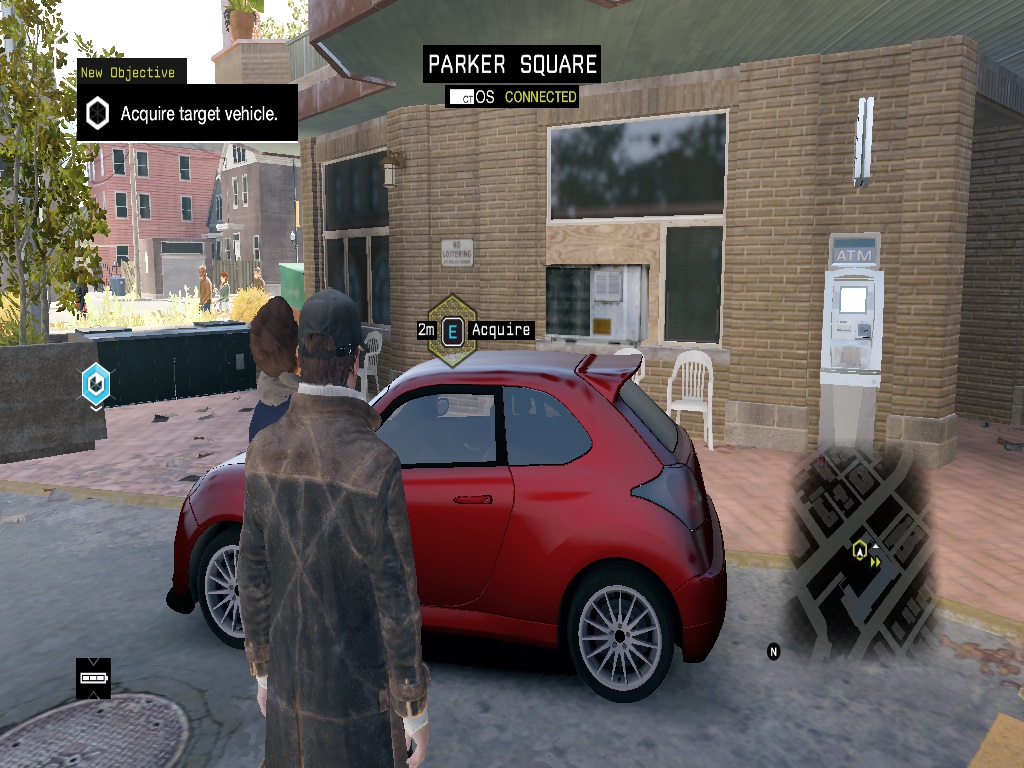Click the north compass marker on minimap
The width and height of the screenshot is (1024, 768).
[x=773, y=651]
